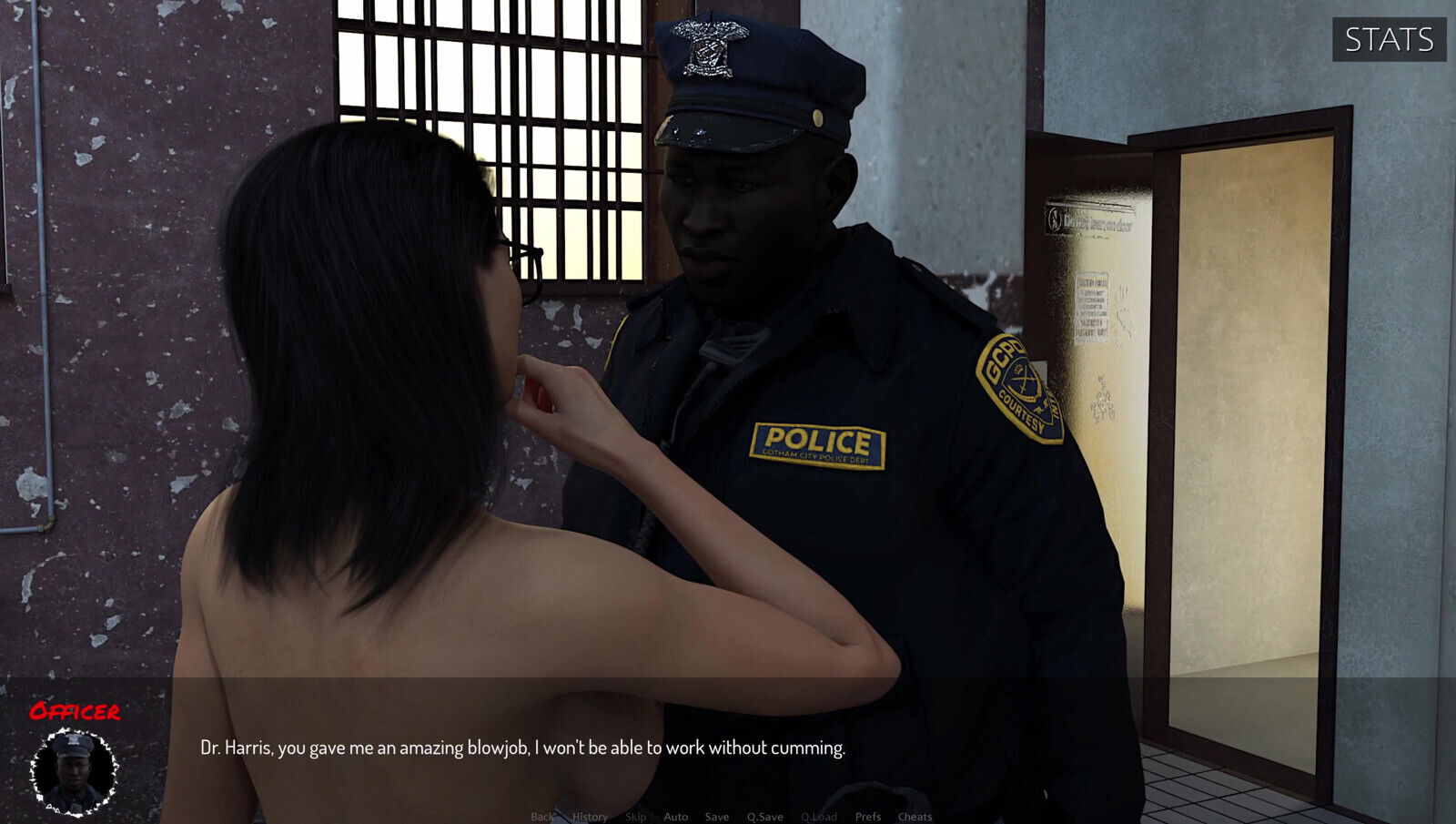The width and height of the screenshot is (1456, 824).
Task: Quick load with Q.Load
Action: 819,817
